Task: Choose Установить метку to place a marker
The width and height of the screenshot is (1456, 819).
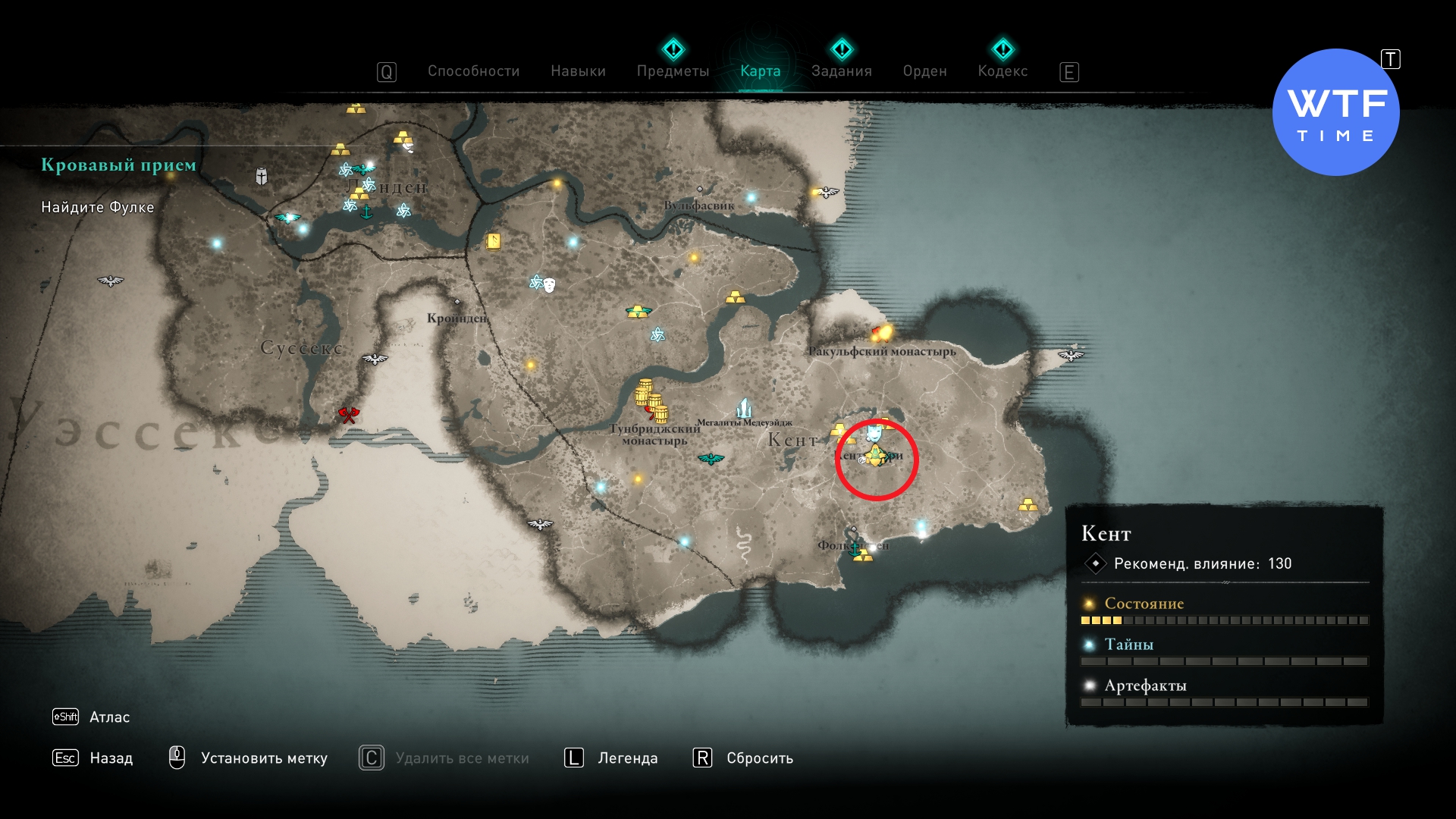Action: click(264, 758)
